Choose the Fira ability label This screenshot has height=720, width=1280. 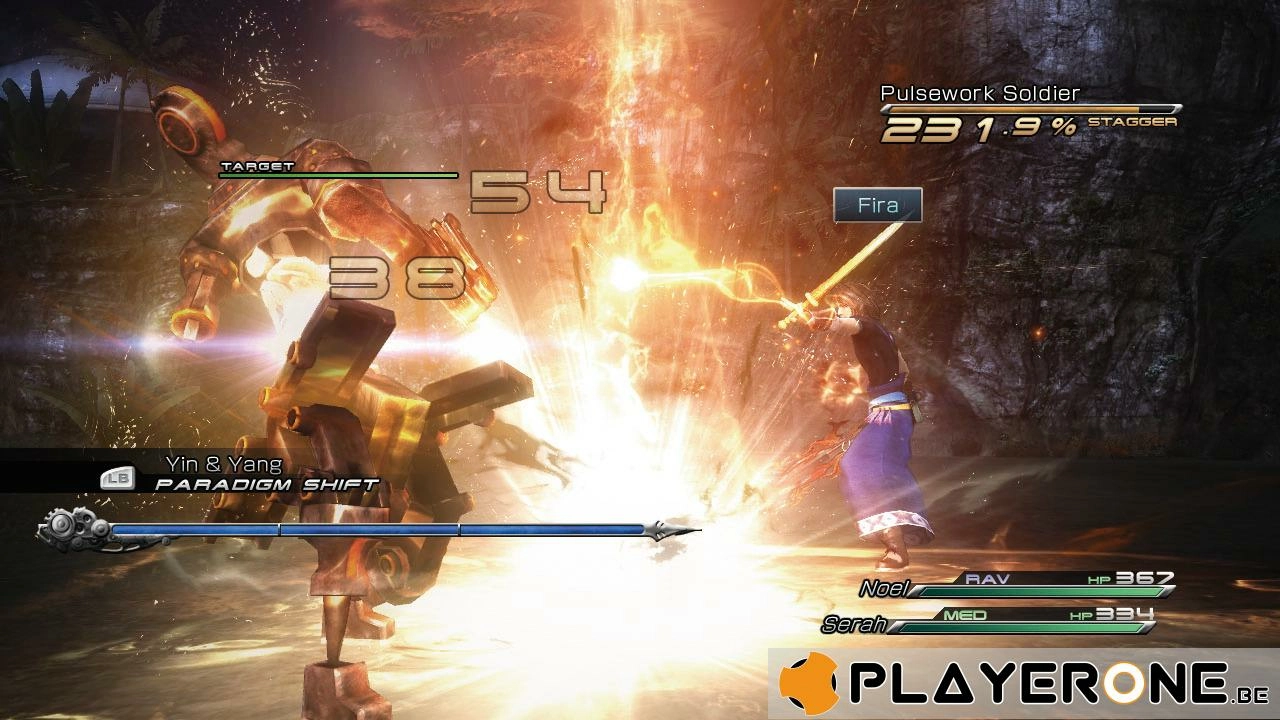pyautogui.click(x=877, y=206)
